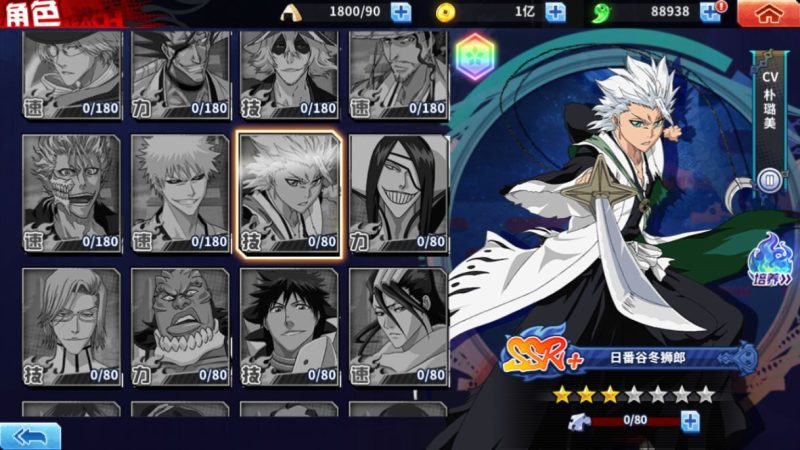Return to the home screen
Screen dimensions: 800x450
click(767, 13)
